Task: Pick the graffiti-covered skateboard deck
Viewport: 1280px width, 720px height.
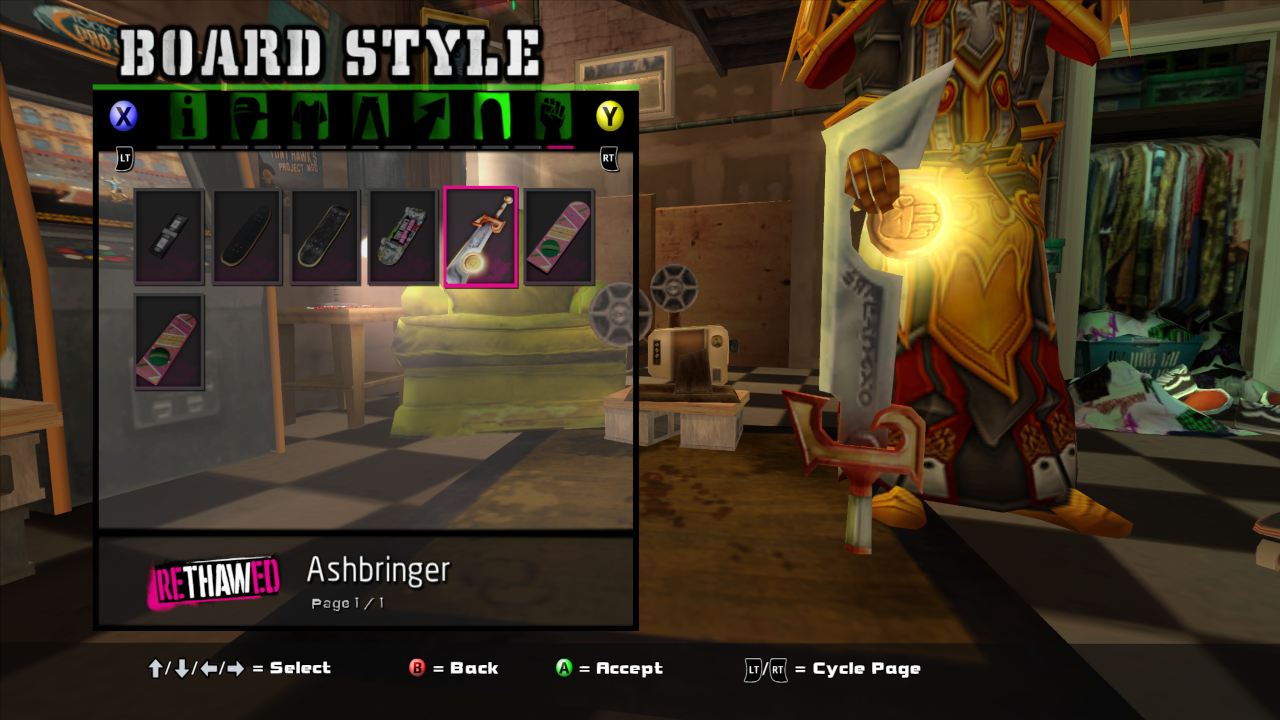Action: point(403,237)
